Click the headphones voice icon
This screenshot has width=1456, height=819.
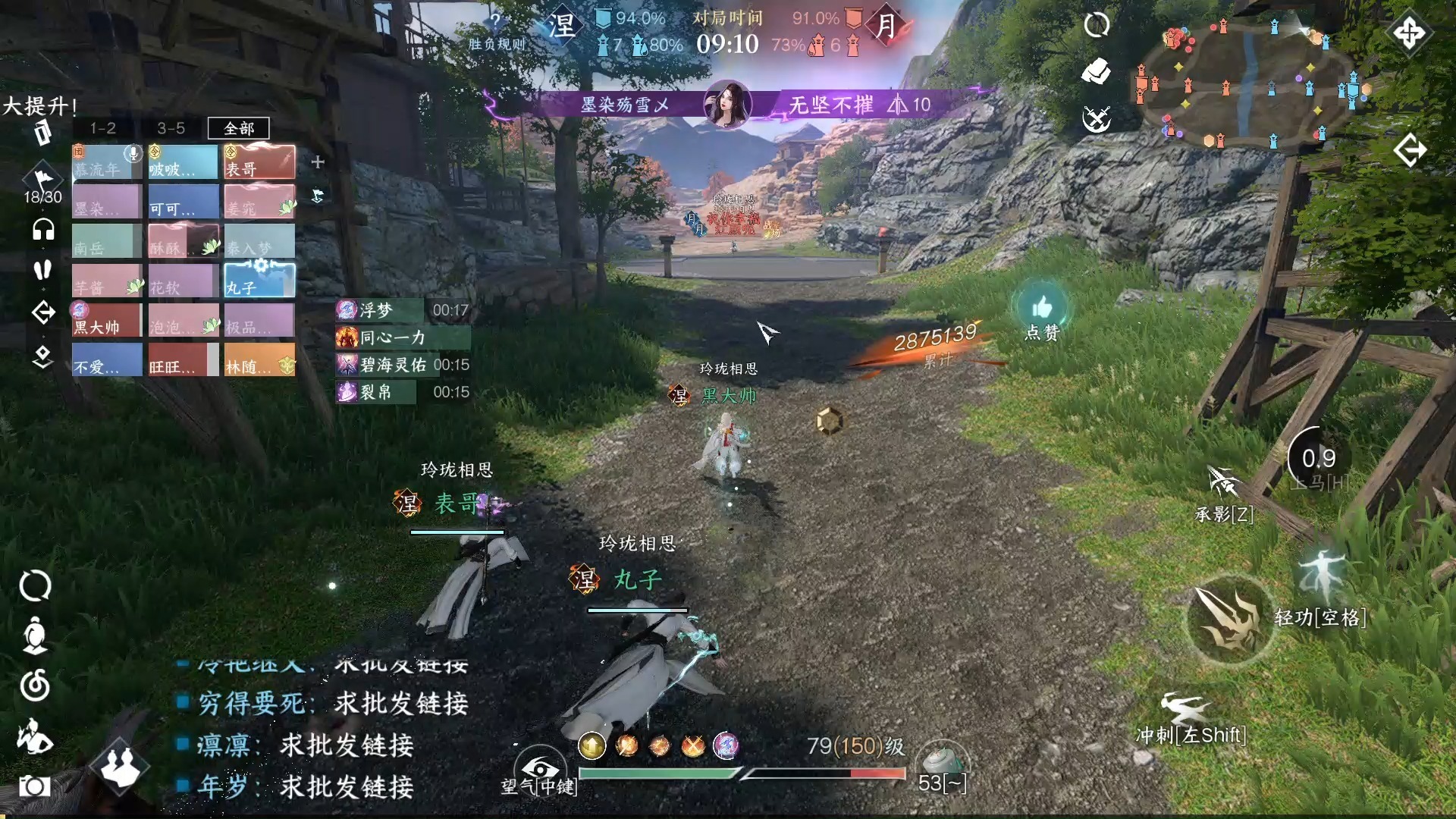point(43,229)
